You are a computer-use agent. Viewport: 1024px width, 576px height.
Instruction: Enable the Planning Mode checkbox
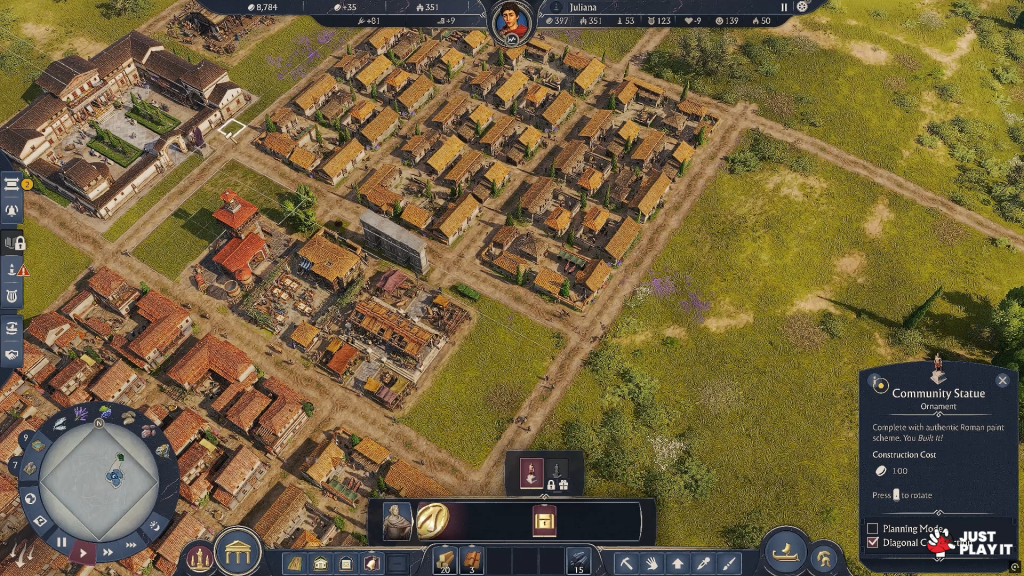point(873,528)
